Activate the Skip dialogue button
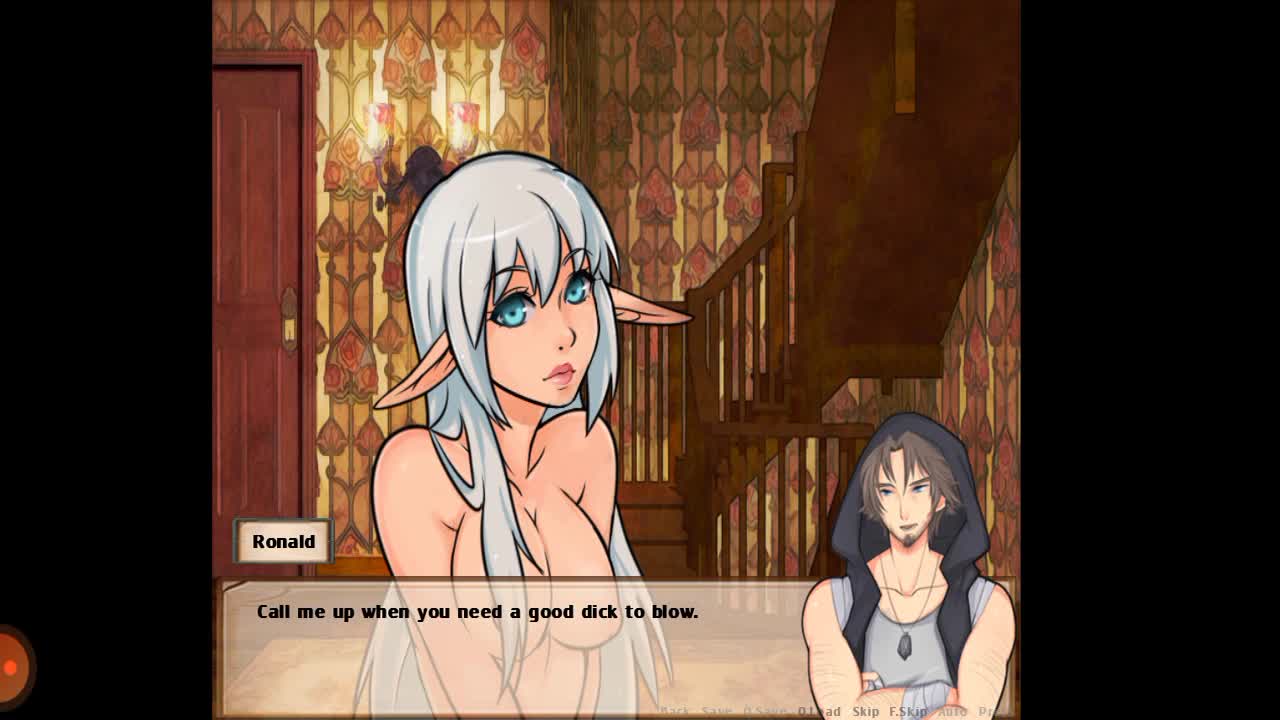 coord(866,711)
